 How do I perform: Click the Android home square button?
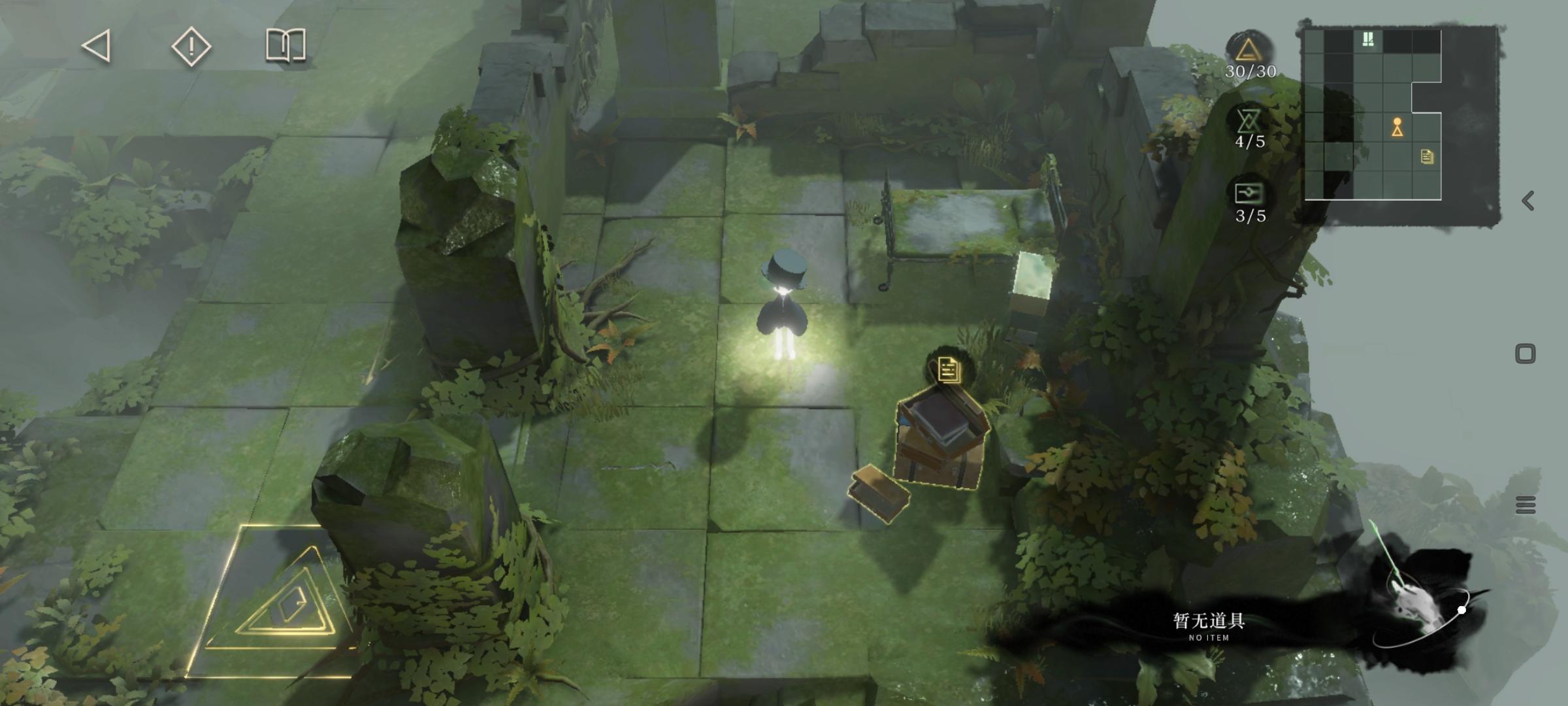[x=1525, y=354]
